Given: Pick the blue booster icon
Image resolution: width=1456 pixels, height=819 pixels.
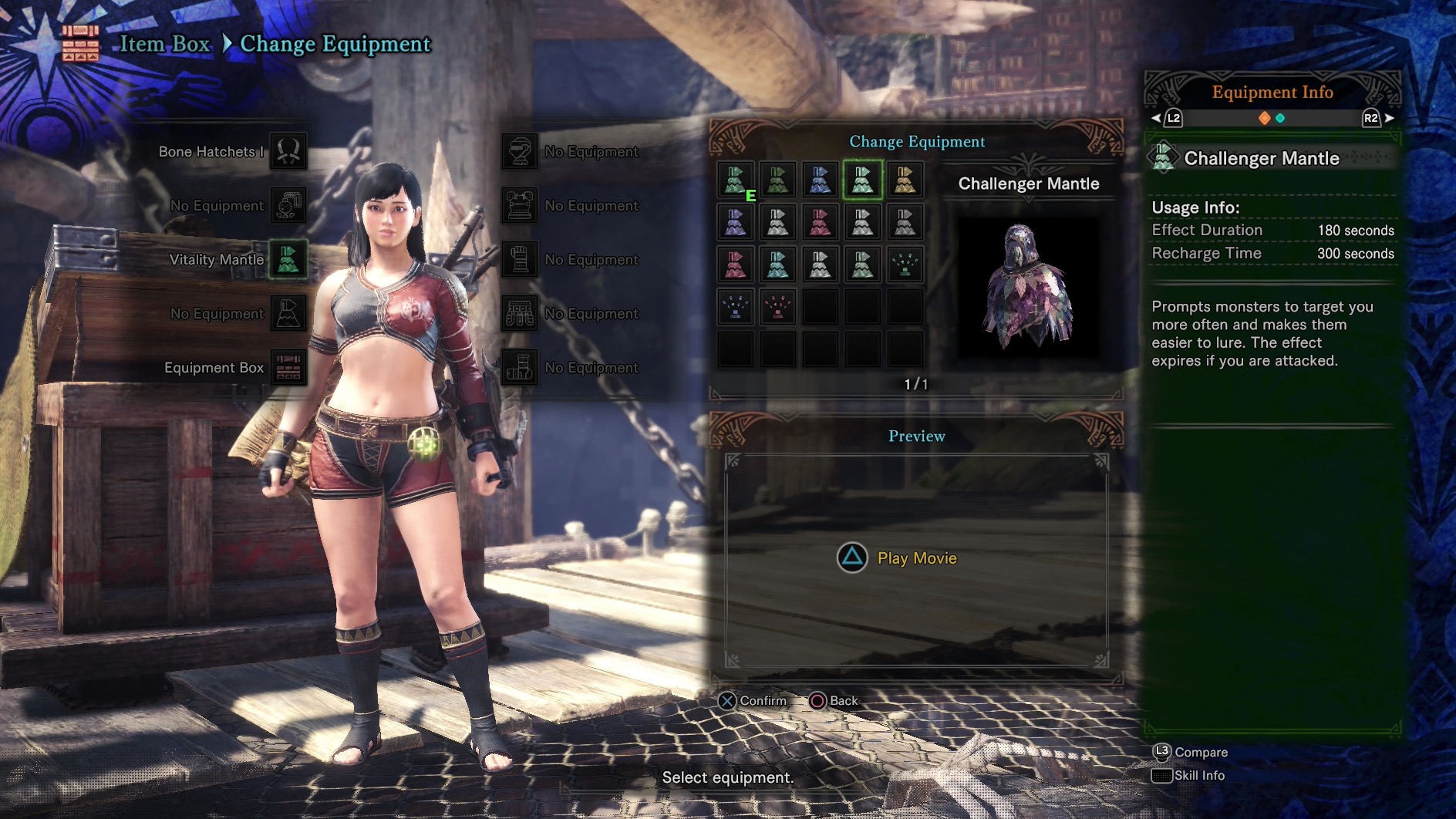Looking at the screenshot, I should (x=736, y=307).
